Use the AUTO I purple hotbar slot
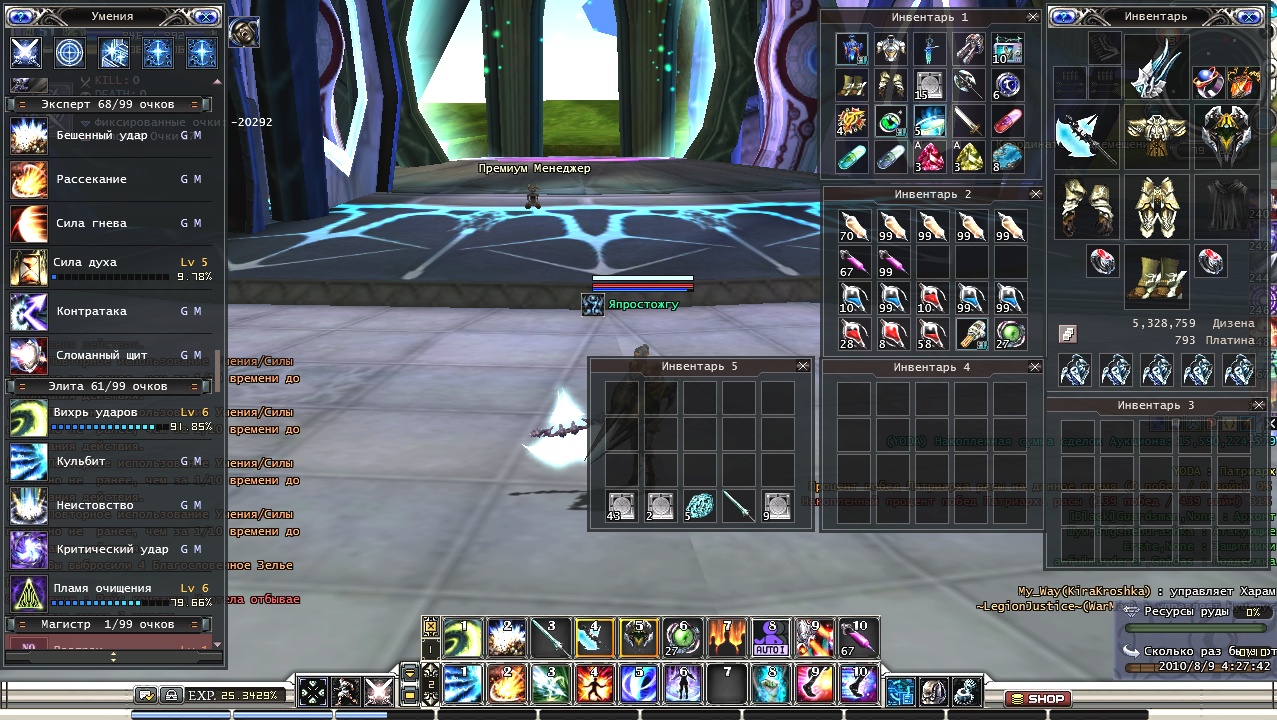Viewport: 1277px width, 720px height. 770,637
